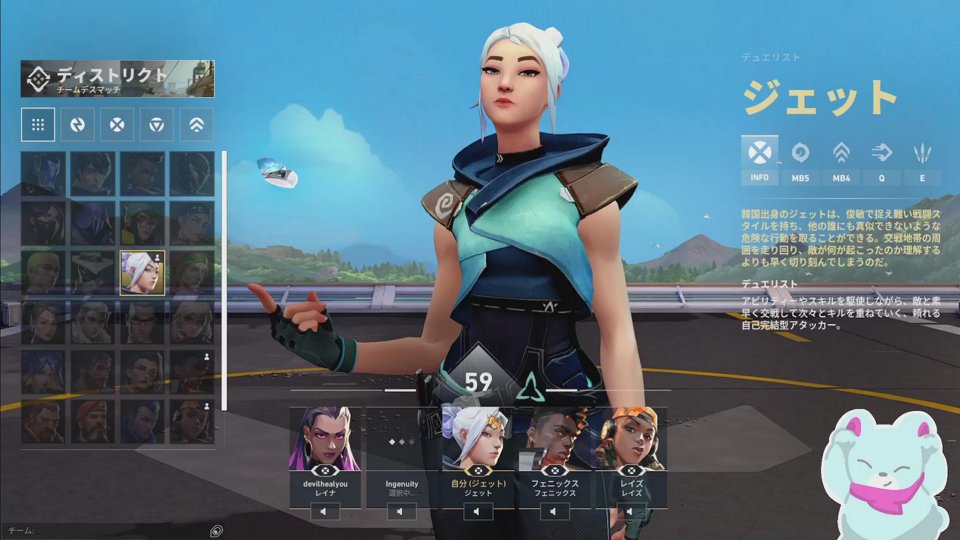Filter agents by the Duelist role icon
Screen dimensions: 960x540
(x=117, y=125)
